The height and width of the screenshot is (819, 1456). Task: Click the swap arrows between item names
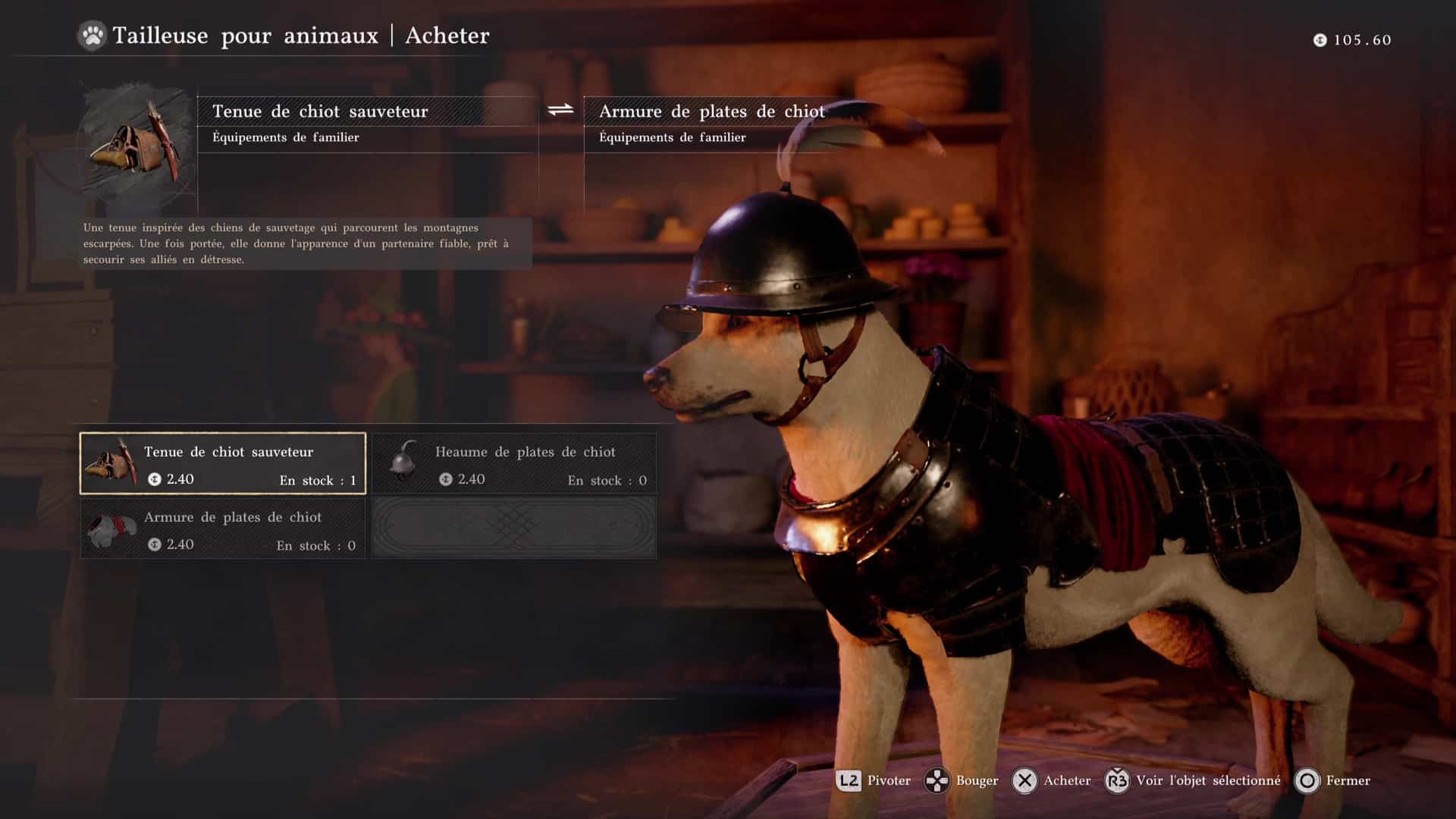(560, 111)
